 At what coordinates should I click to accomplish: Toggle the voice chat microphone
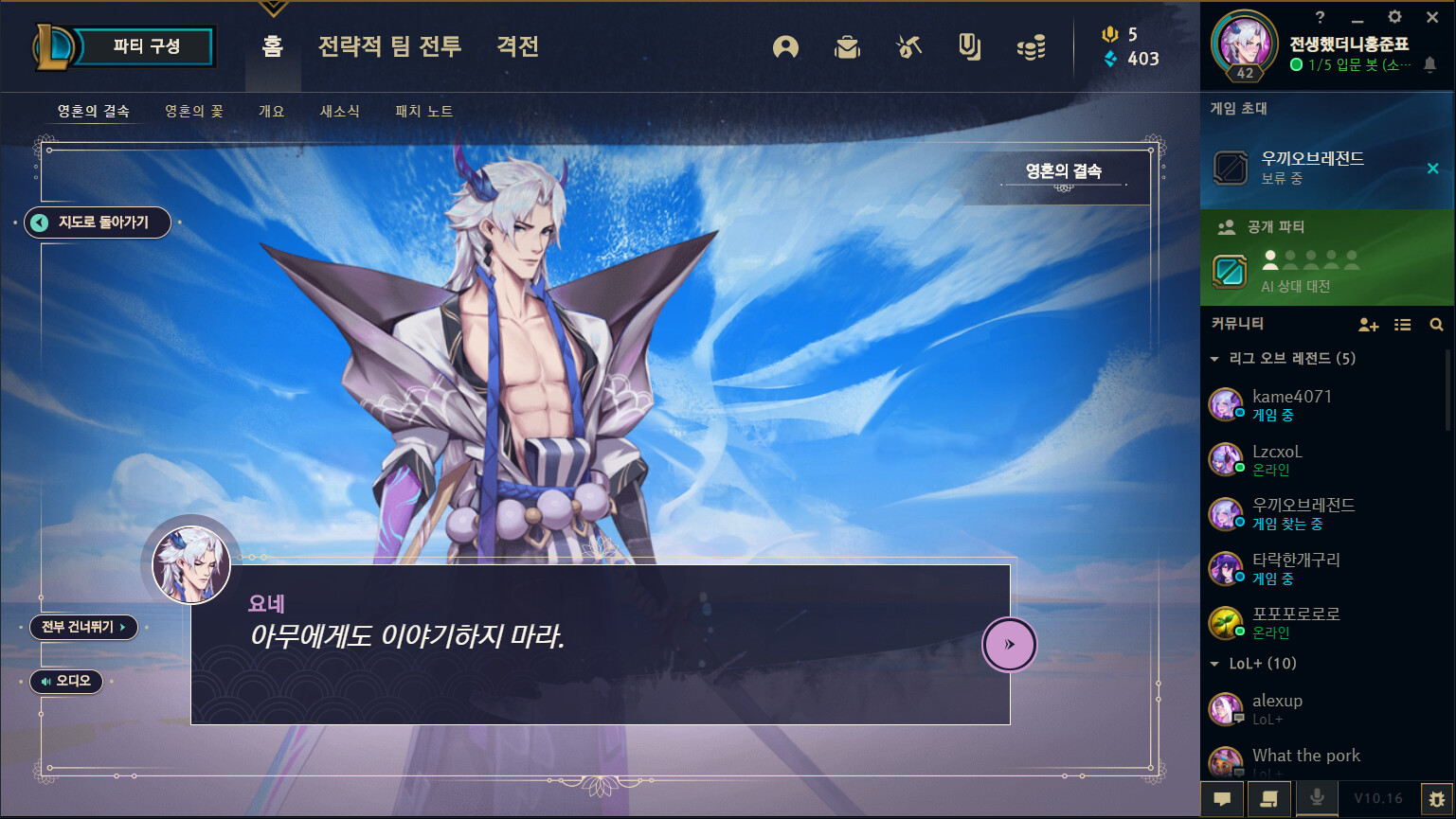click(1317, 798)
